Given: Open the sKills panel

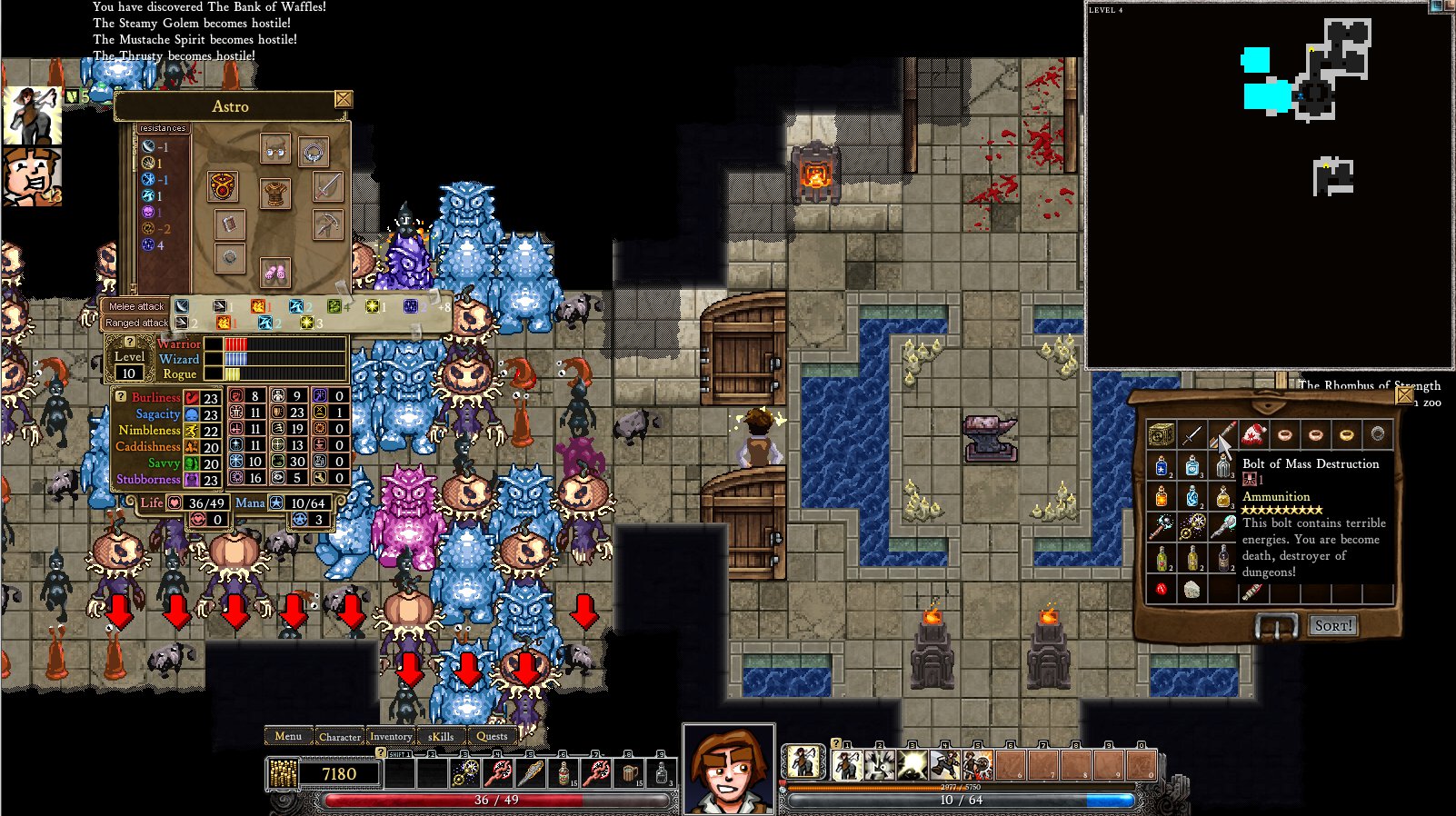Looking at the screenshot, I should coord(441,737).
